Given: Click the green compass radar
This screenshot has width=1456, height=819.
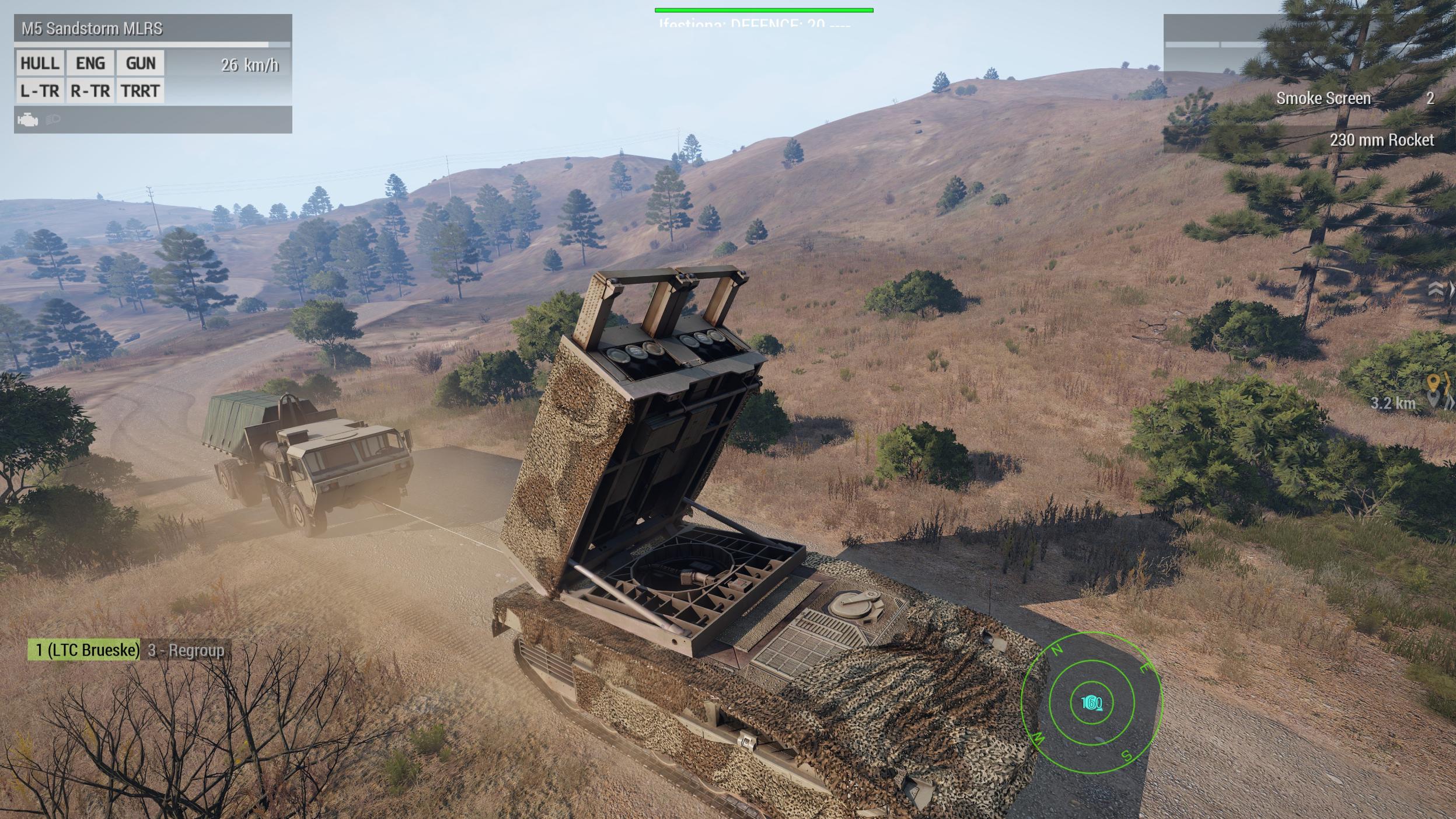Looking at the screenshot, I should click(x=1091, y=703).
